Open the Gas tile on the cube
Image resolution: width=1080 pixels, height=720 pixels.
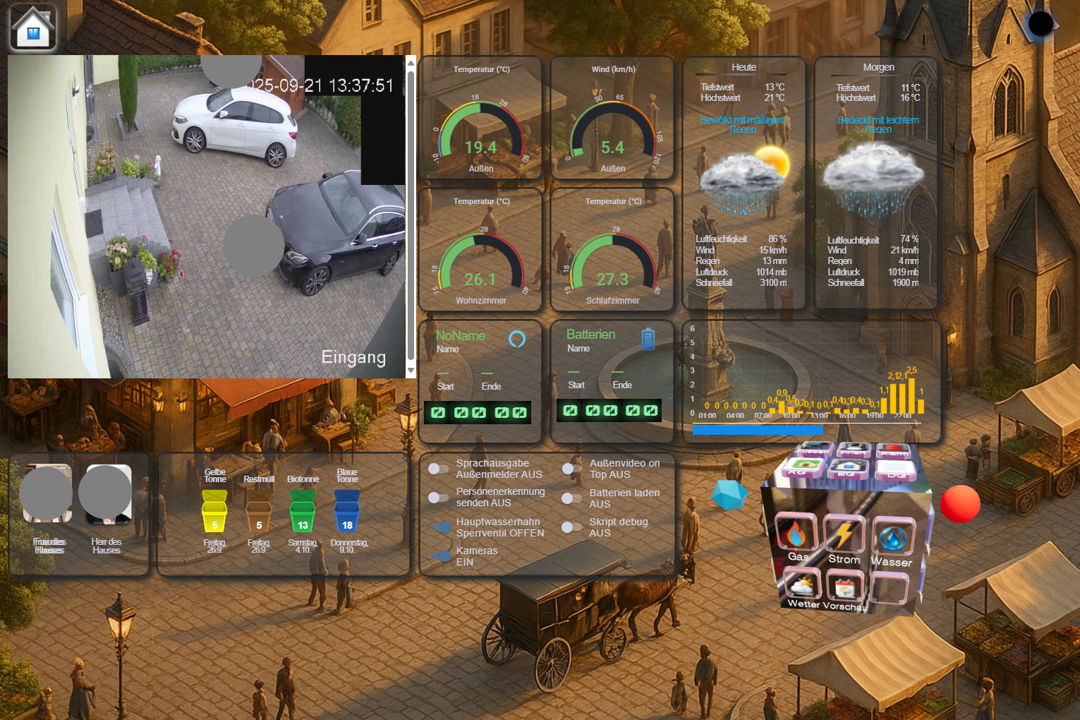[x=797, y=537]
